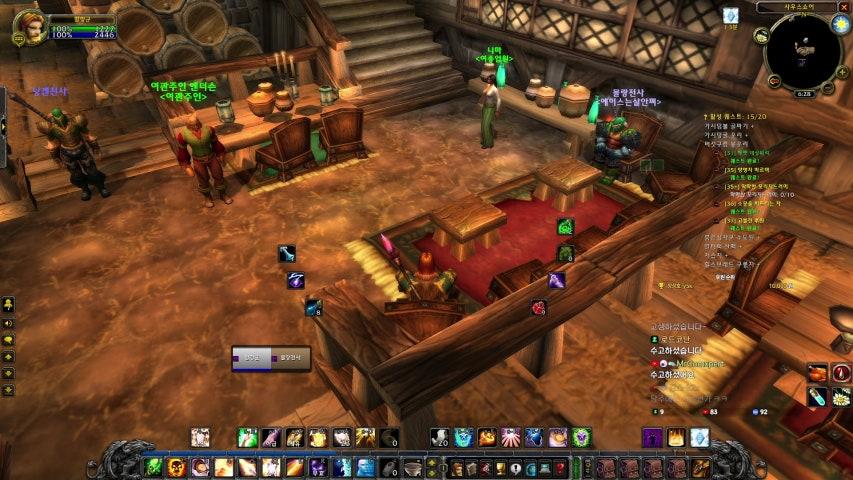Viewport: 853px width, 480px height.
Task: Activate the green skull ability on the main bar
Action: click(x=153, y=467)
